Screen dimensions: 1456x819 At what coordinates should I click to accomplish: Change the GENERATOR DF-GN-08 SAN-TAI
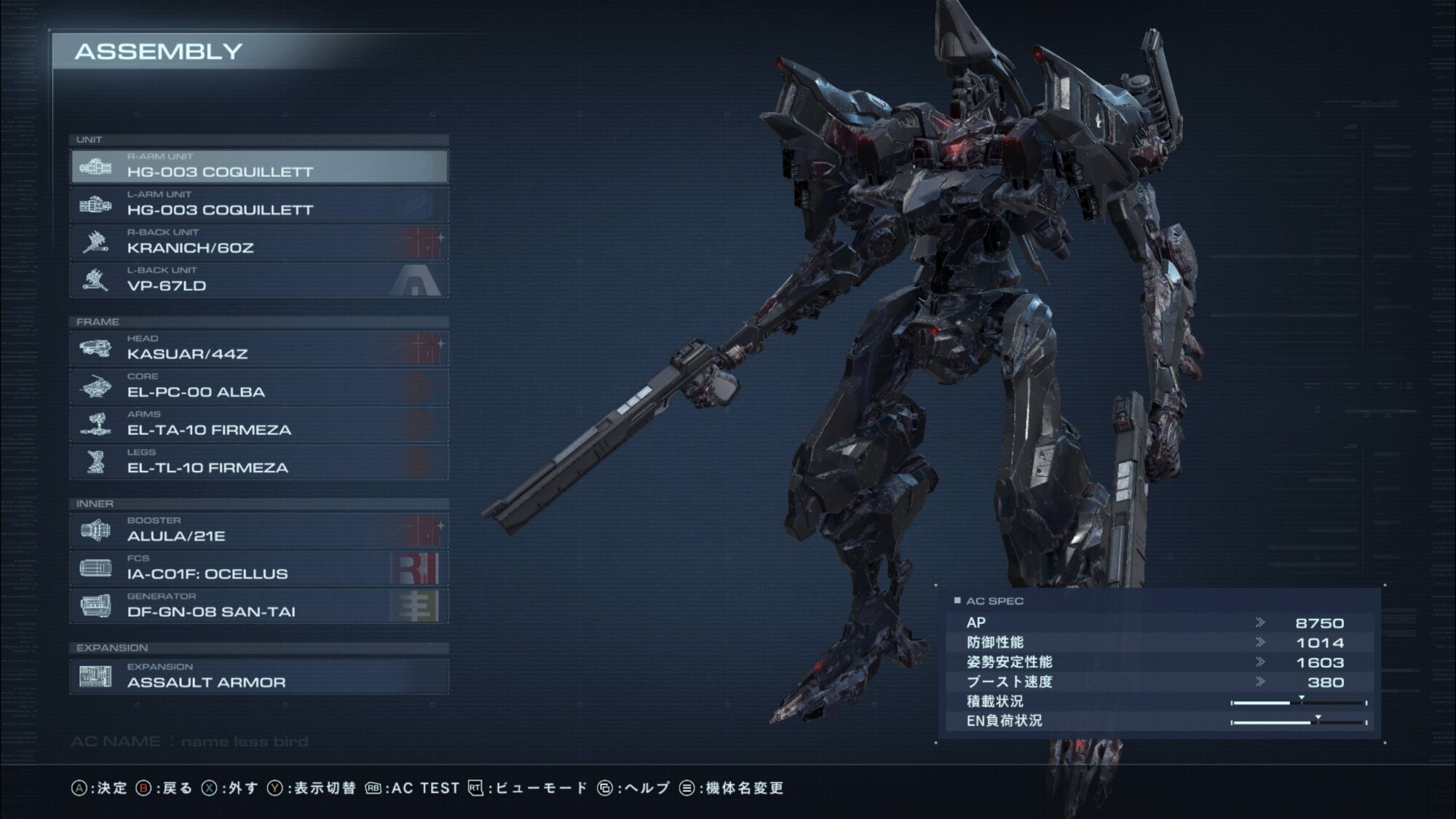(x=258, y=606)
